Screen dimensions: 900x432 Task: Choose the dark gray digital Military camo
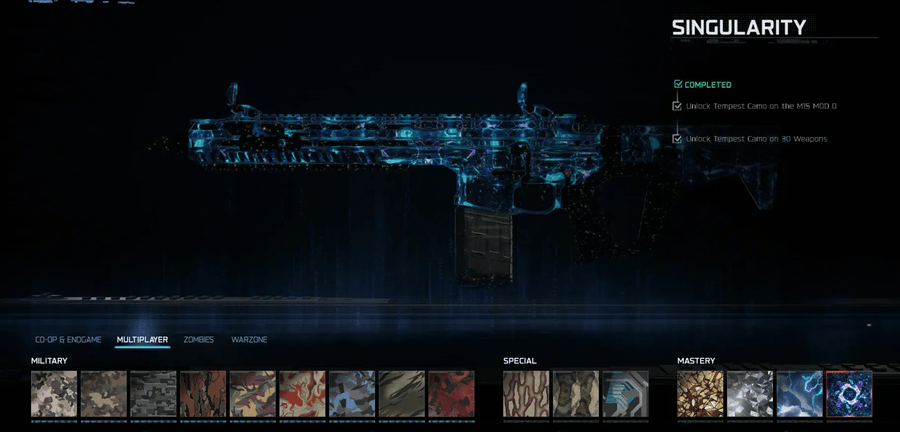(153, 394)
